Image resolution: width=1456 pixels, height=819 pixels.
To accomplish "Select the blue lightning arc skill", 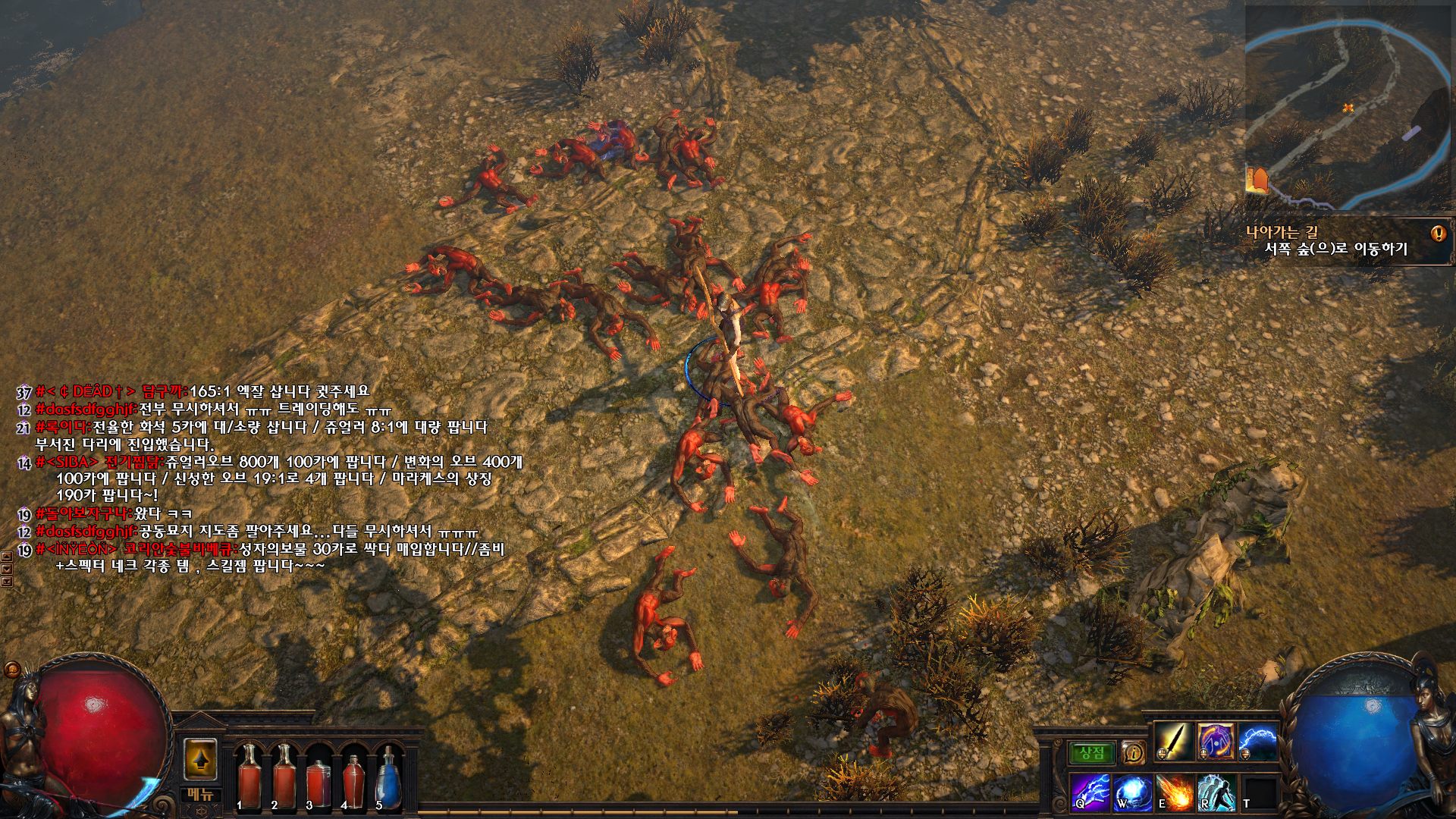I will (1258, 742).
